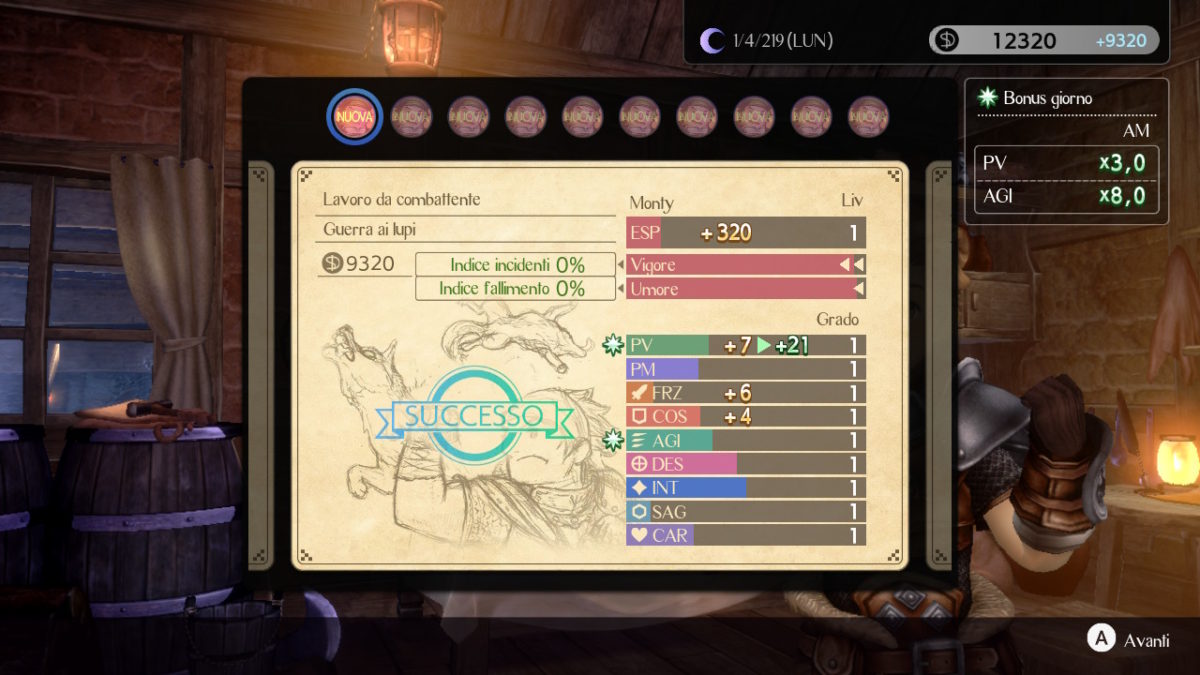Show the previous result card peeking at left edge
Viewport: 1200px width, 675px height.
[x=259, y=365]
